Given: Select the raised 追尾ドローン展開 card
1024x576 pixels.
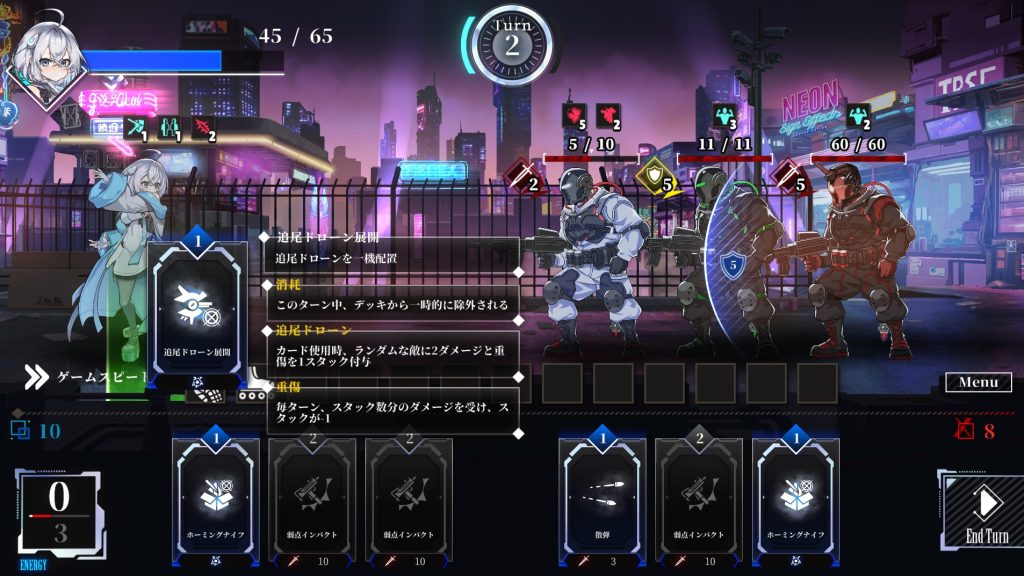Looking at the screenshot, I should [x=197, y=308].
